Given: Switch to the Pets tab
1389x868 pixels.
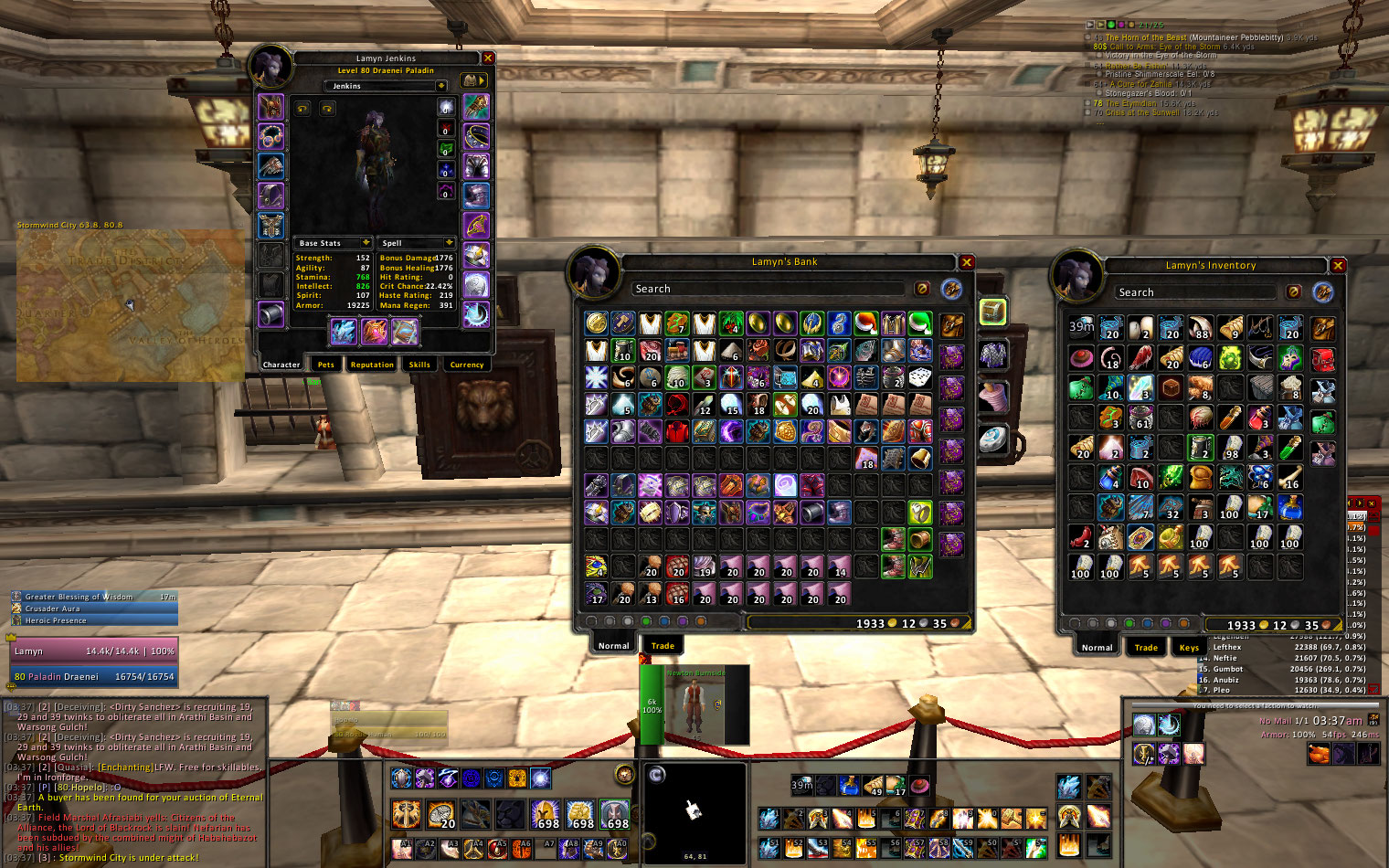Looking at the screenshot, I should [325, 365].
